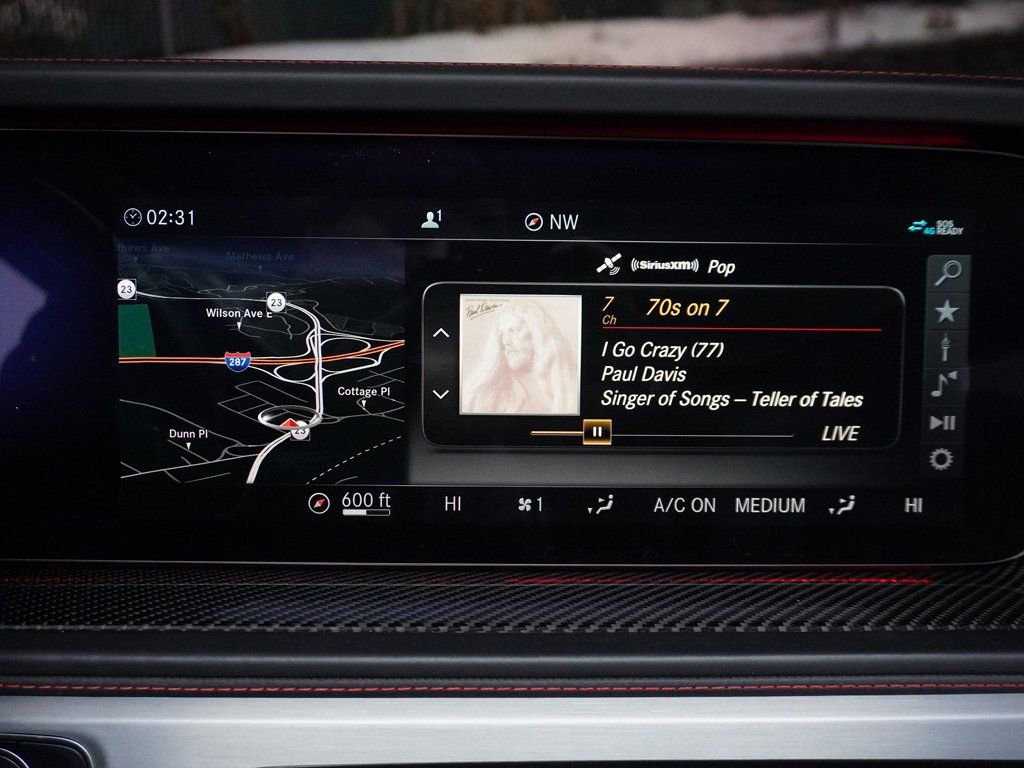
Task: Open the magnifying glass search
Action: click(x=946, y=272)
